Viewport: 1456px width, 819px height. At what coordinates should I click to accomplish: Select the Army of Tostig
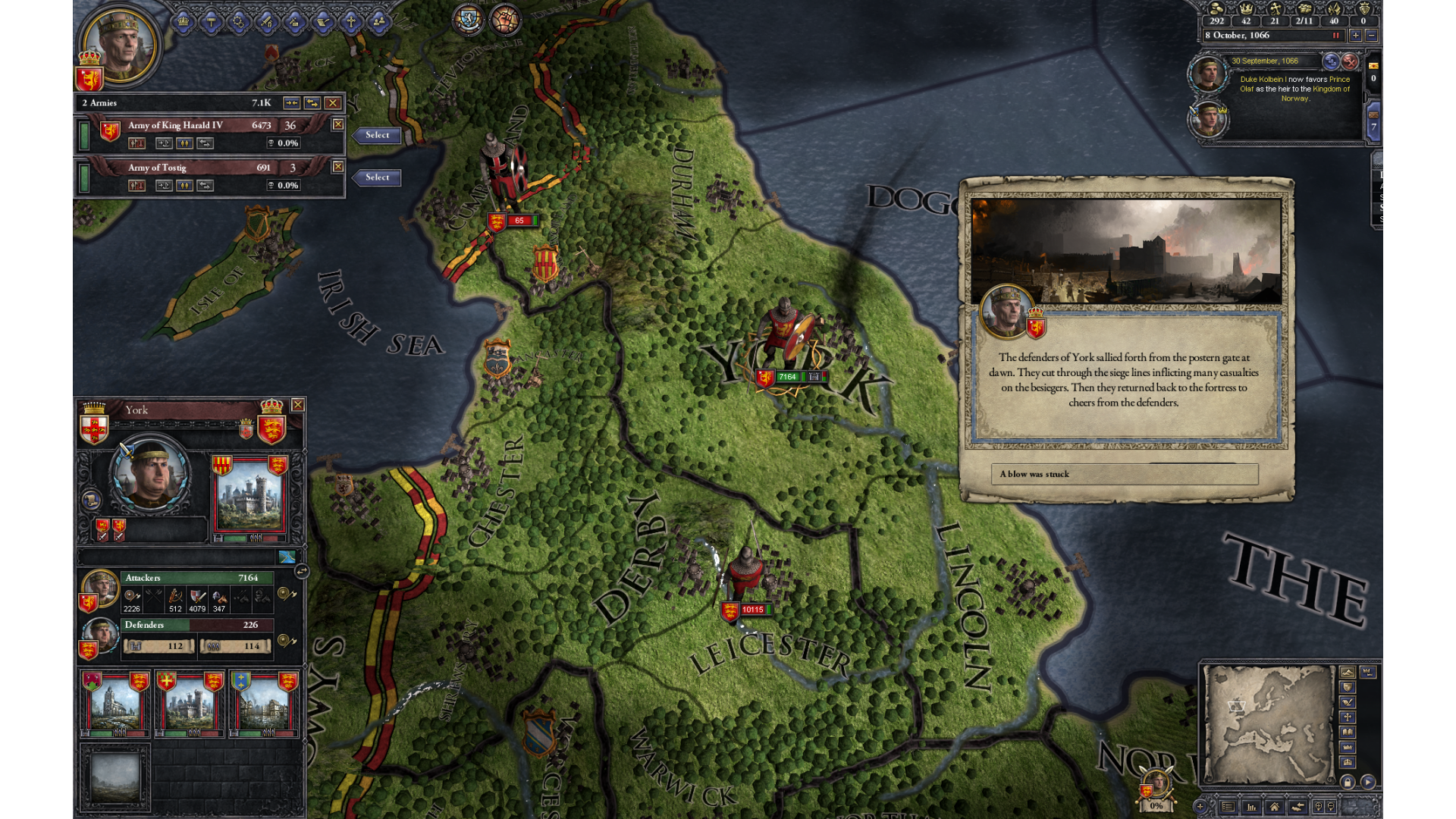pos(377,177)
